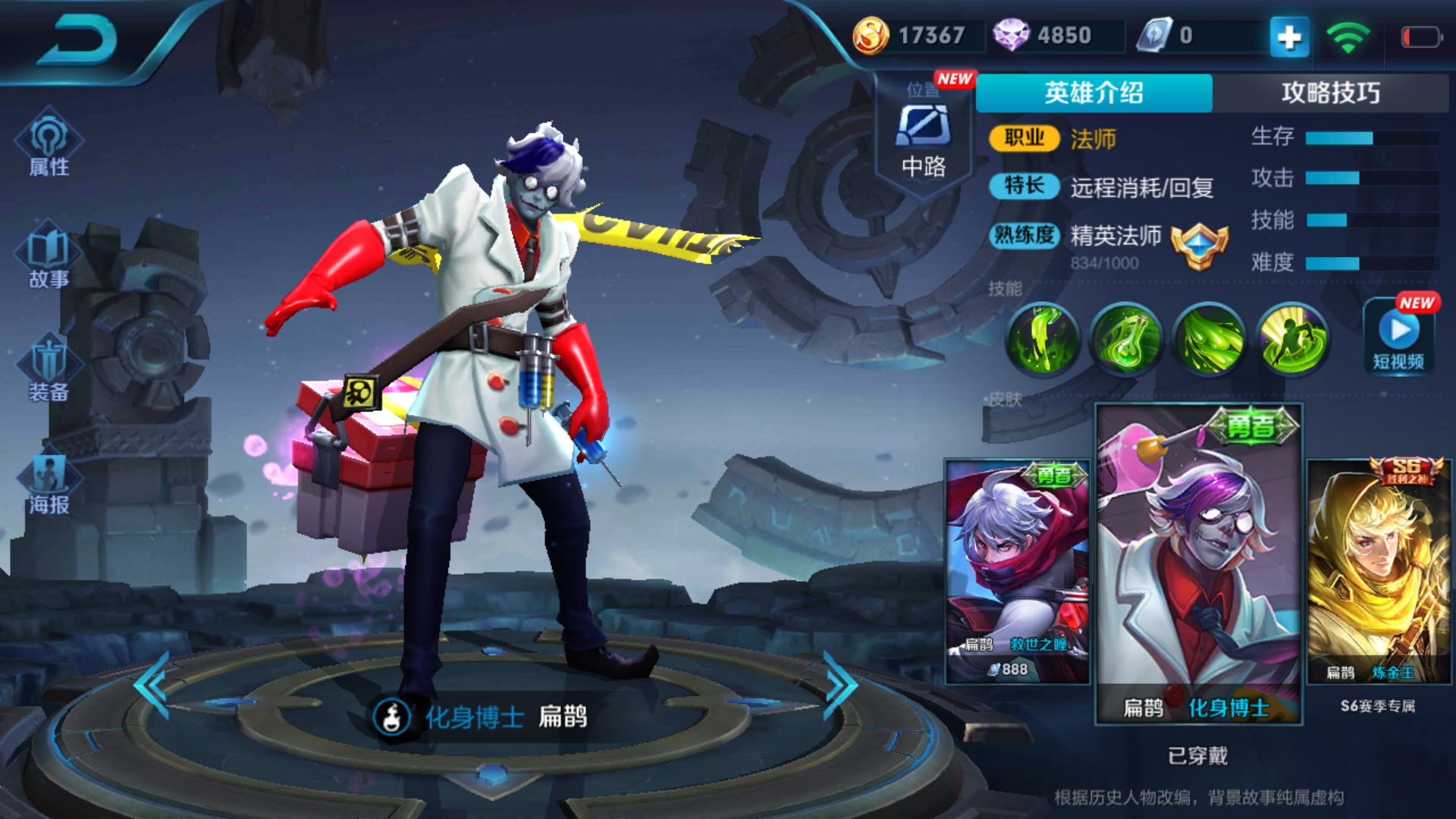This screenshot has height=819, width=1456.
Task: Choose the 化身博士 skin card
Action: 1198,563
